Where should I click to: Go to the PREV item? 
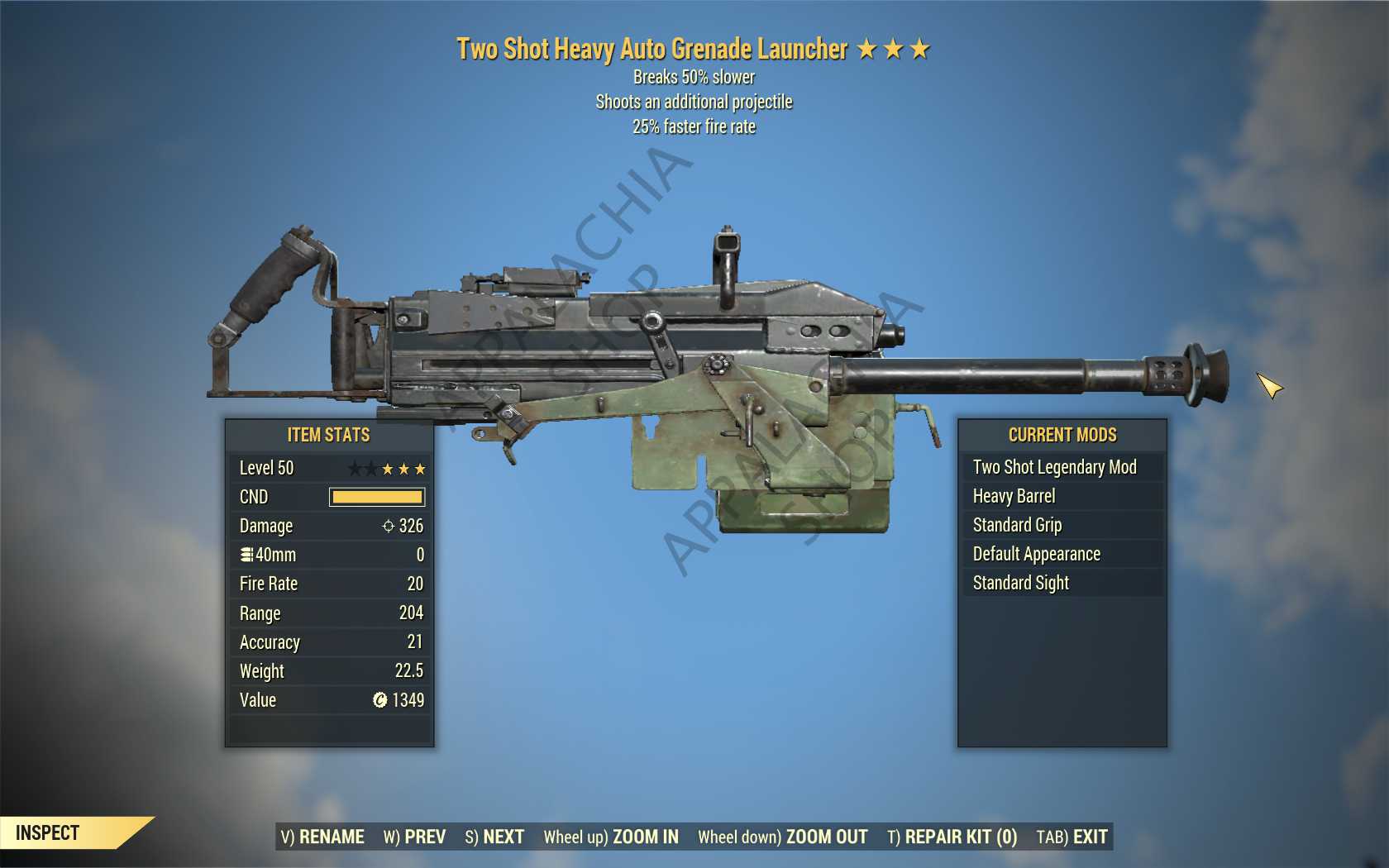point(414,837)
